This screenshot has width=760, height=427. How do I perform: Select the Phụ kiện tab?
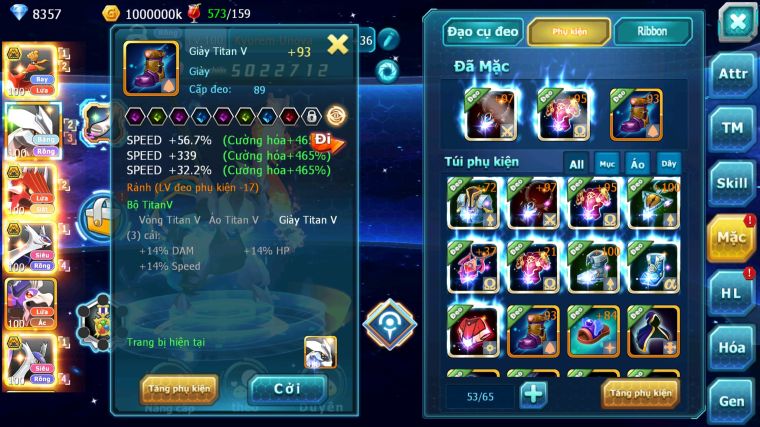click(569, 31)
